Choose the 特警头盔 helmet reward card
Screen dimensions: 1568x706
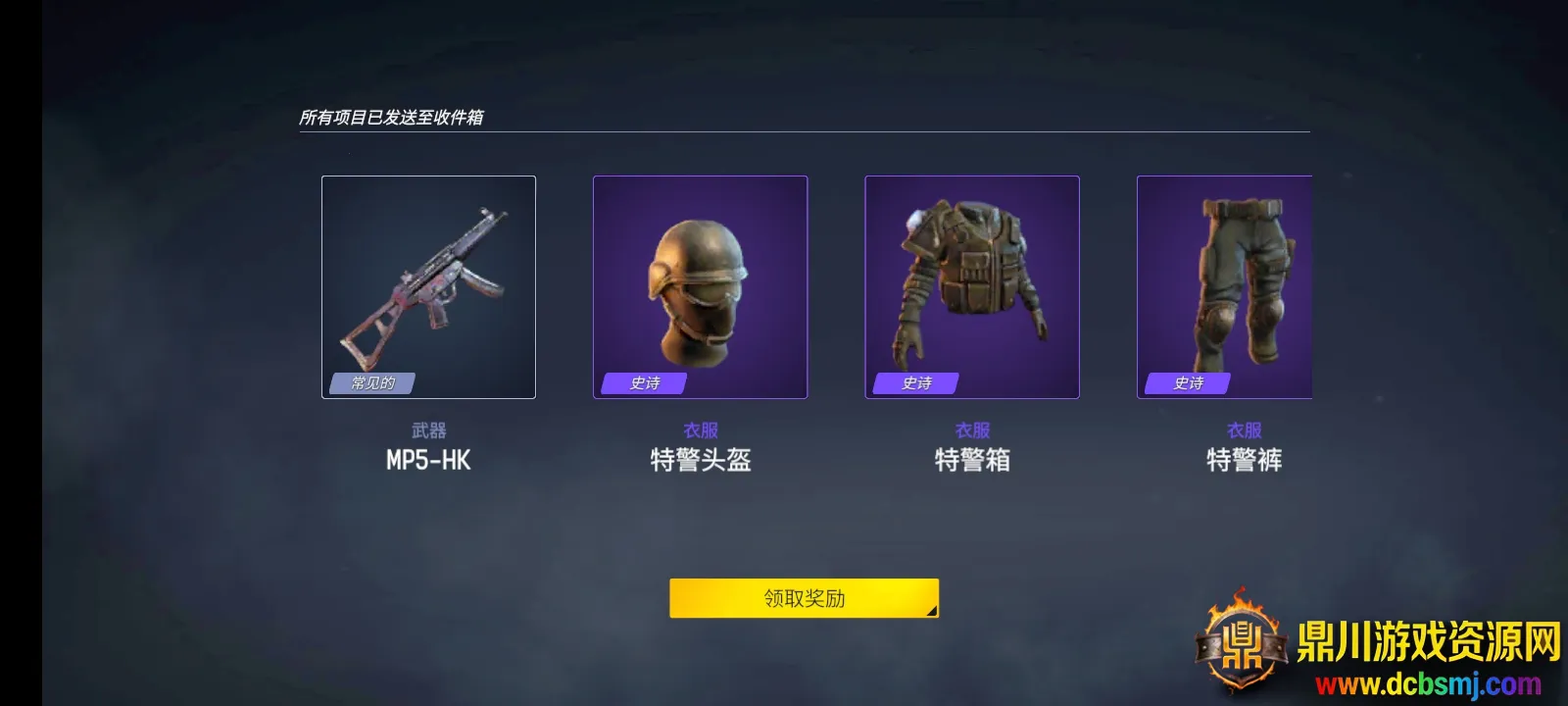700,287
